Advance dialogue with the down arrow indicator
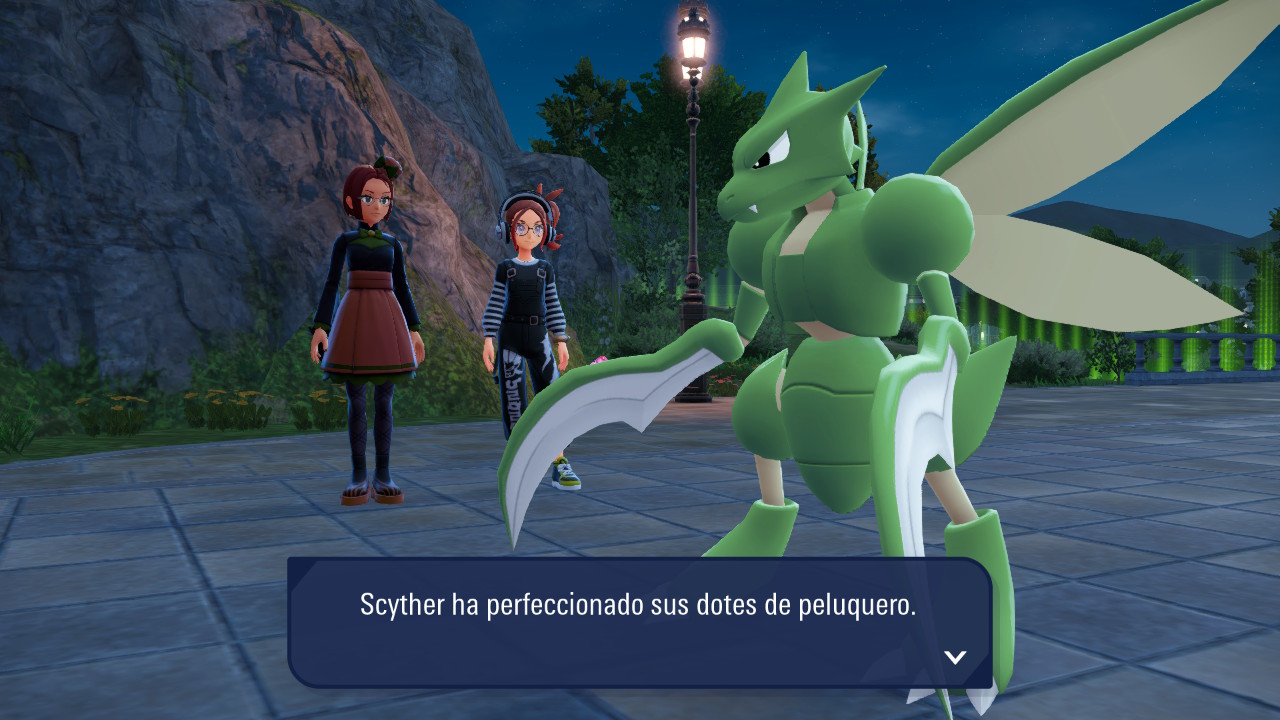This screenshot has height=720, width=1280. coord(955,657)
